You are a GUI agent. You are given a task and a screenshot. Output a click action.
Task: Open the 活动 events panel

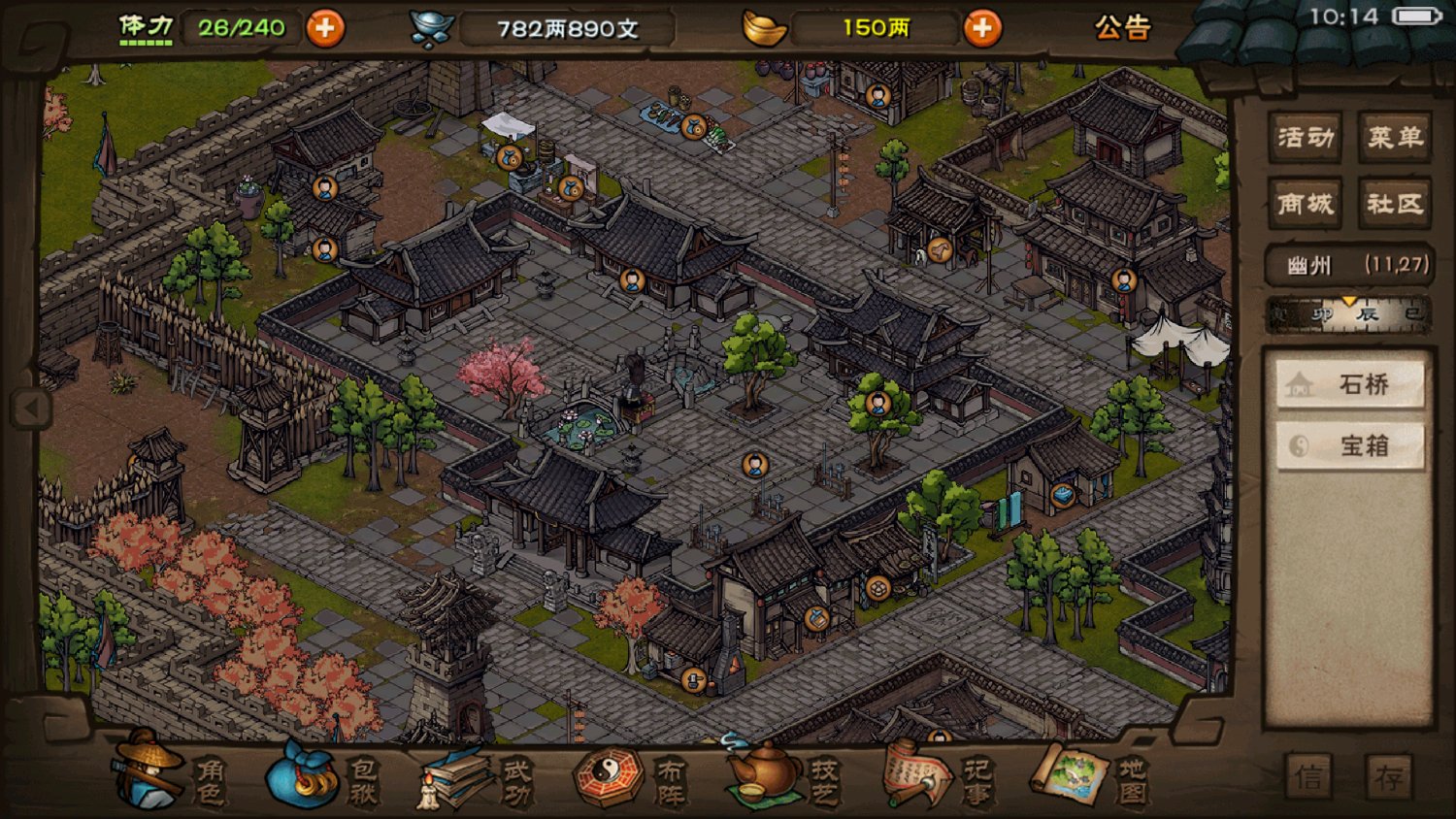[x=1305, y=138]
